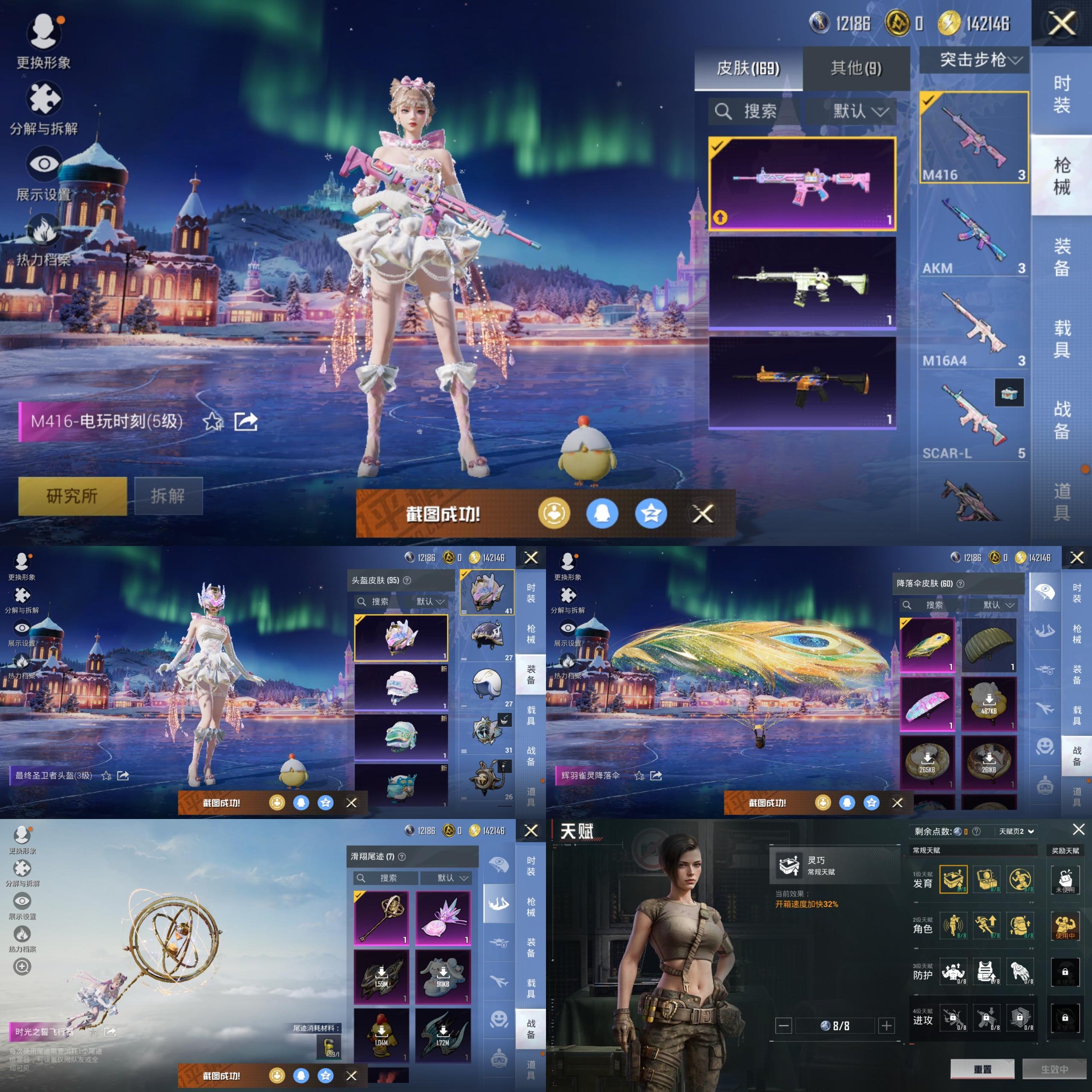Viewport: 1092px width, 1092px height.
Task: Choose the orange and blue M416 skin
Action: [x=802, y=383]
